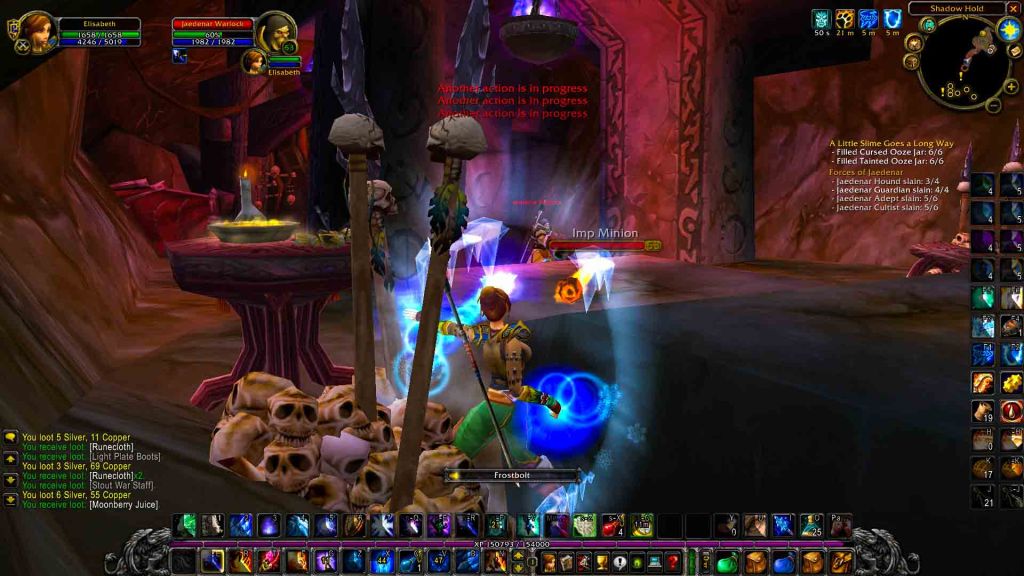This screenshot has height=576, width=1024.
Task: Open the red question mark help button
Action: click(672, 561)
